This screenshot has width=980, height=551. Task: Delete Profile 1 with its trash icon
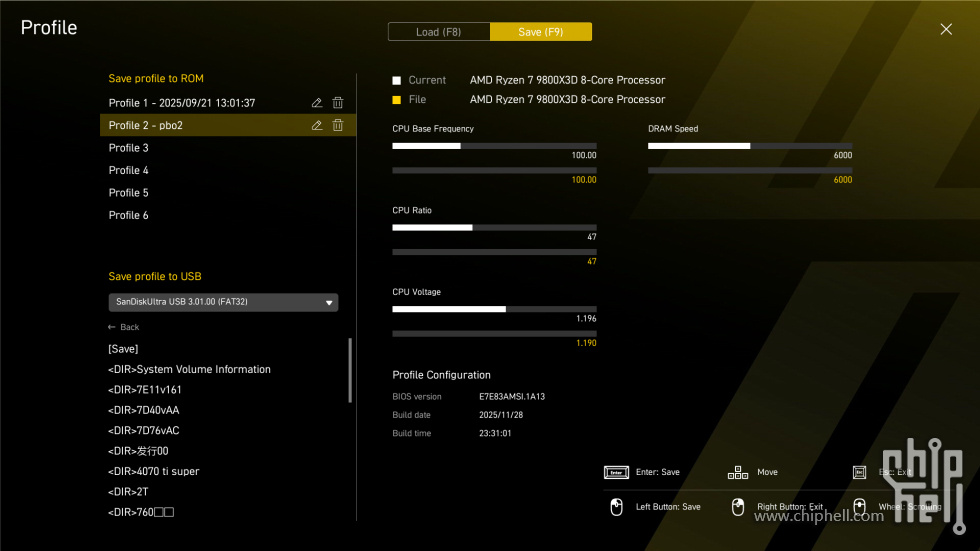tap(338, 103)
